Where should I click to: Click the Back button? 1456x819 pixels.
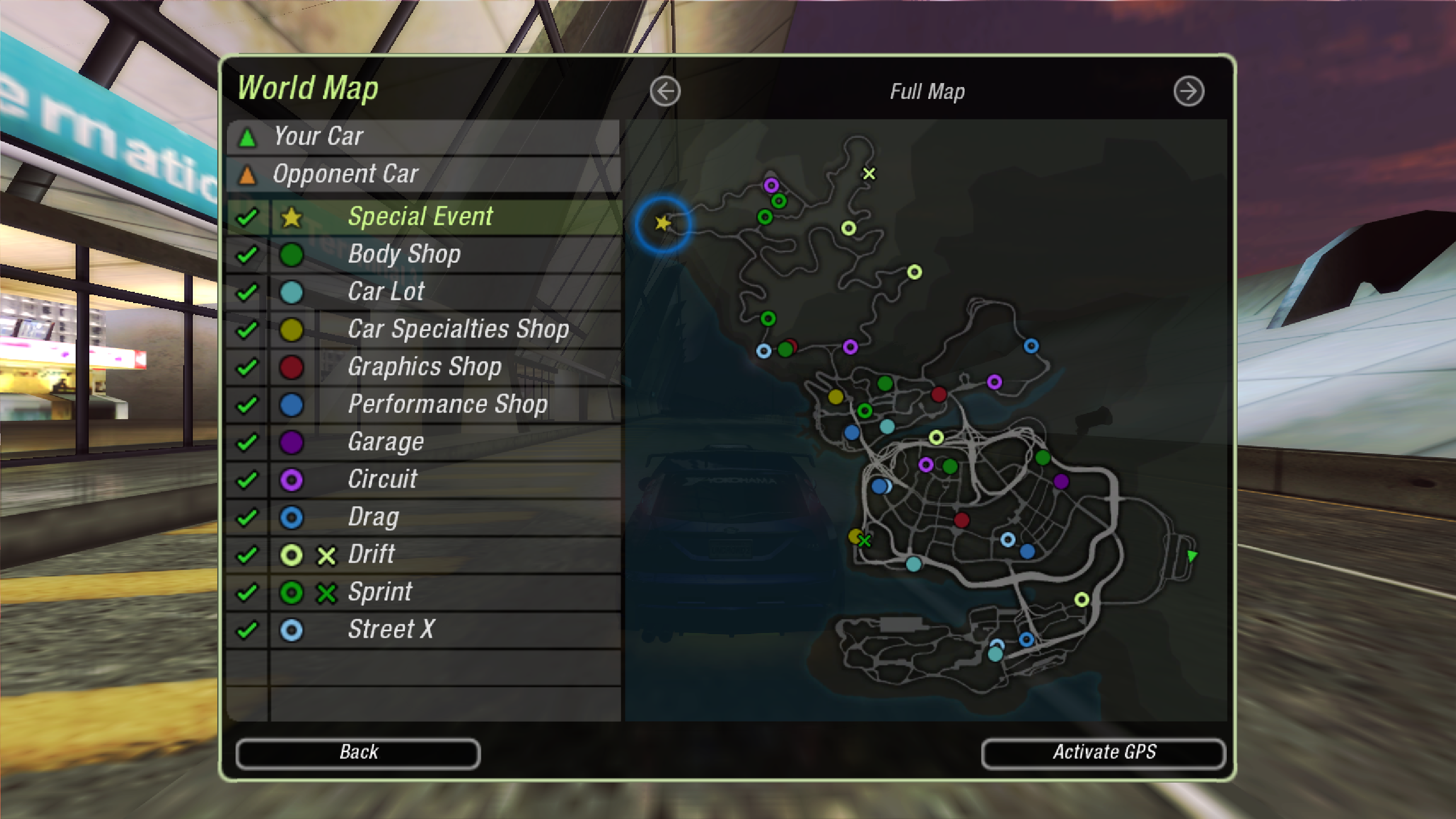pyautogui.click(x=358, y=752)
